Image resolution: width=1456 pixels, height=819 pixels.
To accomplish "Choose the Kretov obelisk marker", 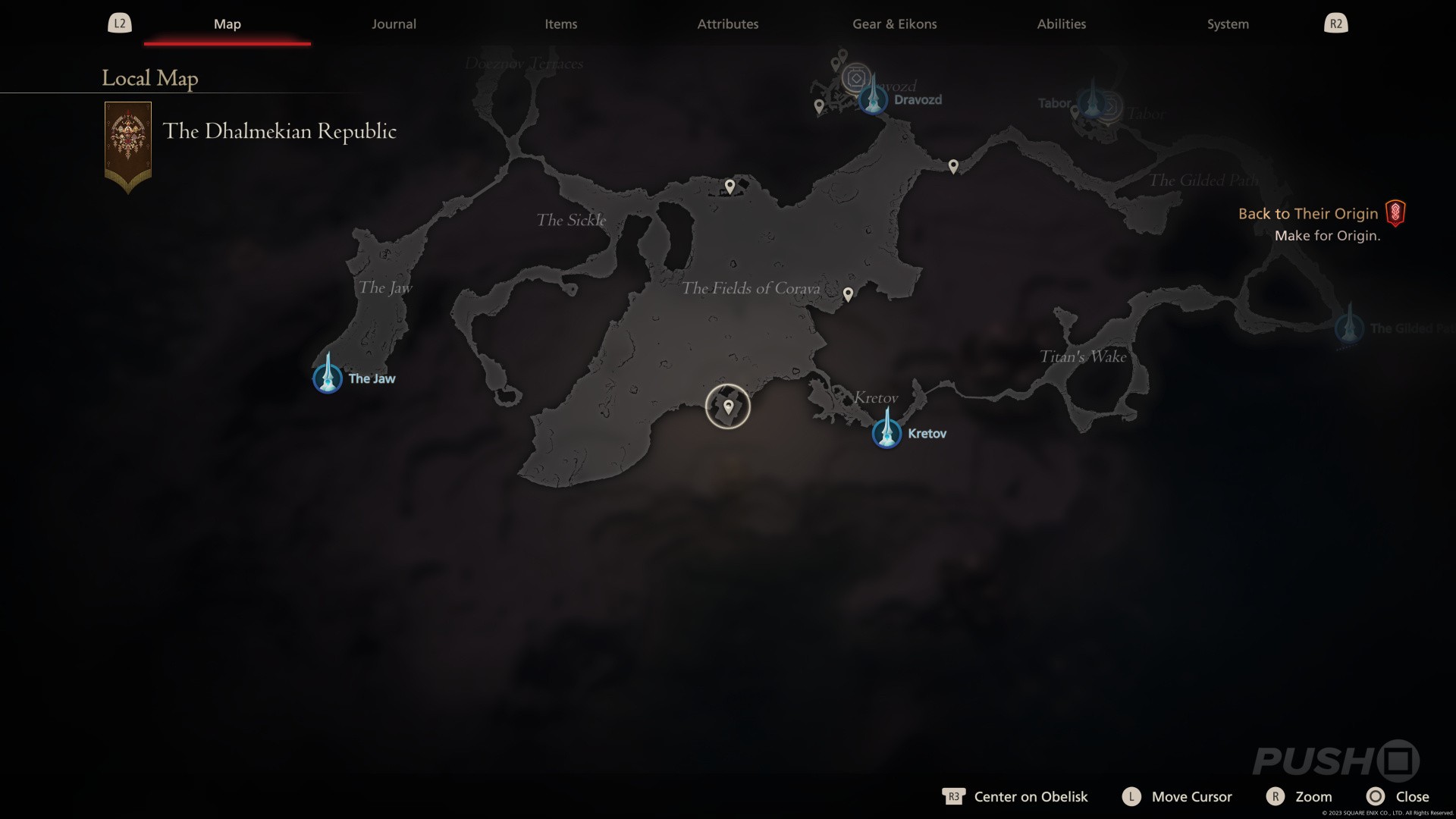I will 886,431.
